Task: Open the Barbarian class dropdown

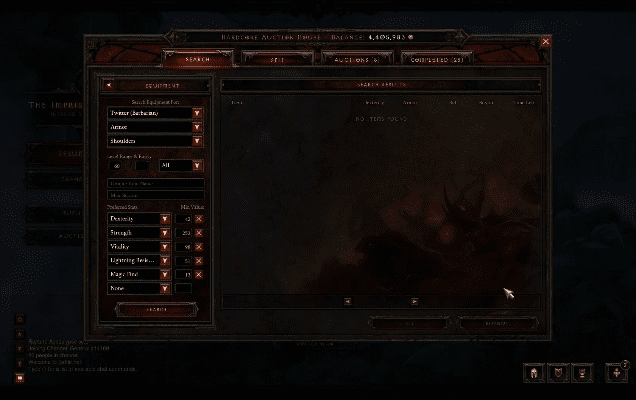Action: [x=197, y=113]
